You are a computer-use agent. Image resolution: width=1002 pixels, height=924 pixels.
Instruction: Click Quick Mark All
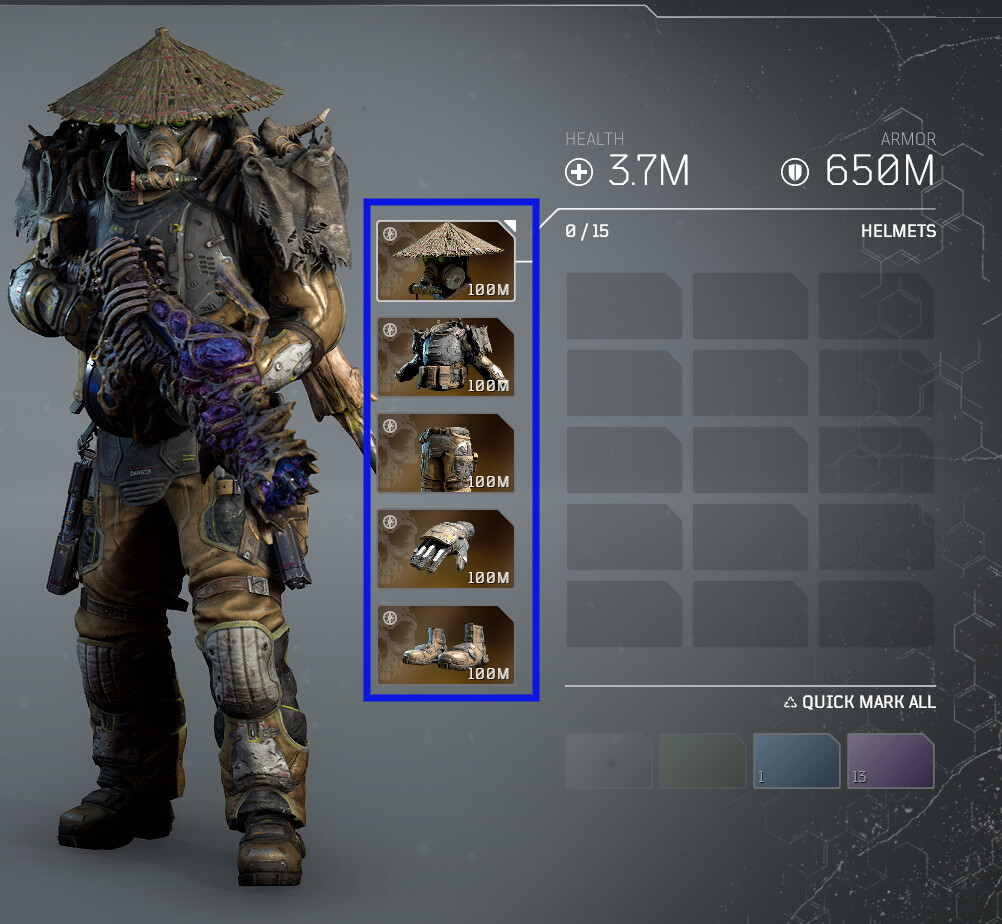coord(860,702)
